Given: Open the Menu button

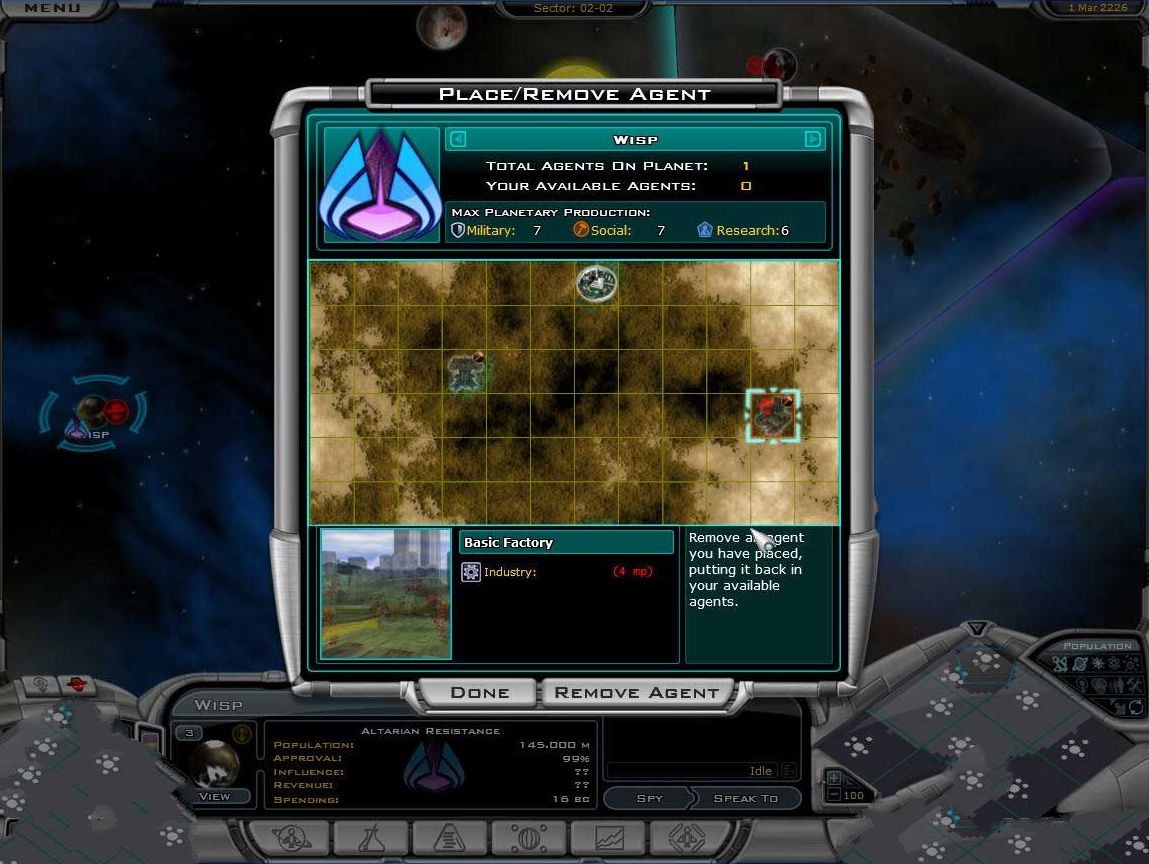Looking at the screenshot, I should point(52,8).
